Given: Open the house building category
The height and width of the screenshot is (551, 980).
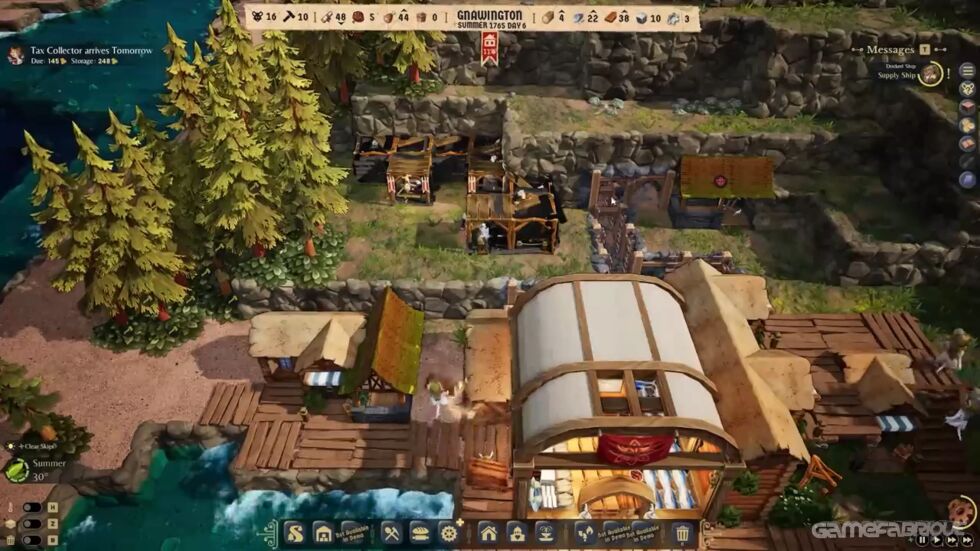Looking at the screenshot, I should [x=488, y=533].
